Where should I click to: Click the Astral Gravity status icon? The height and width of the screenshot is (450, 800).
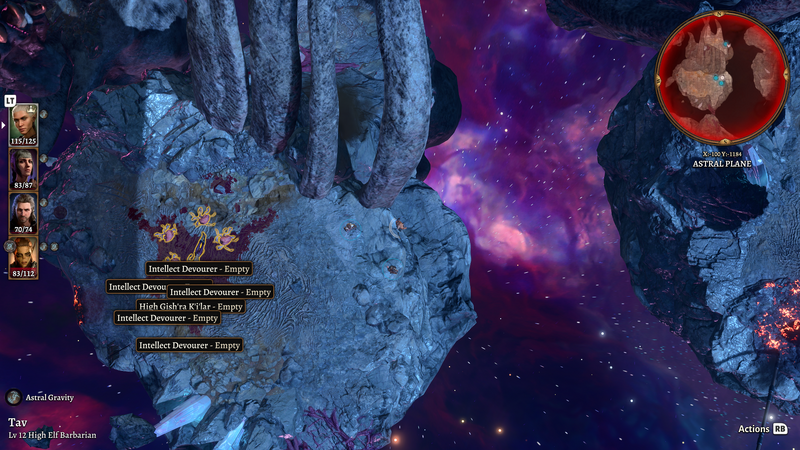coord(14,397)
